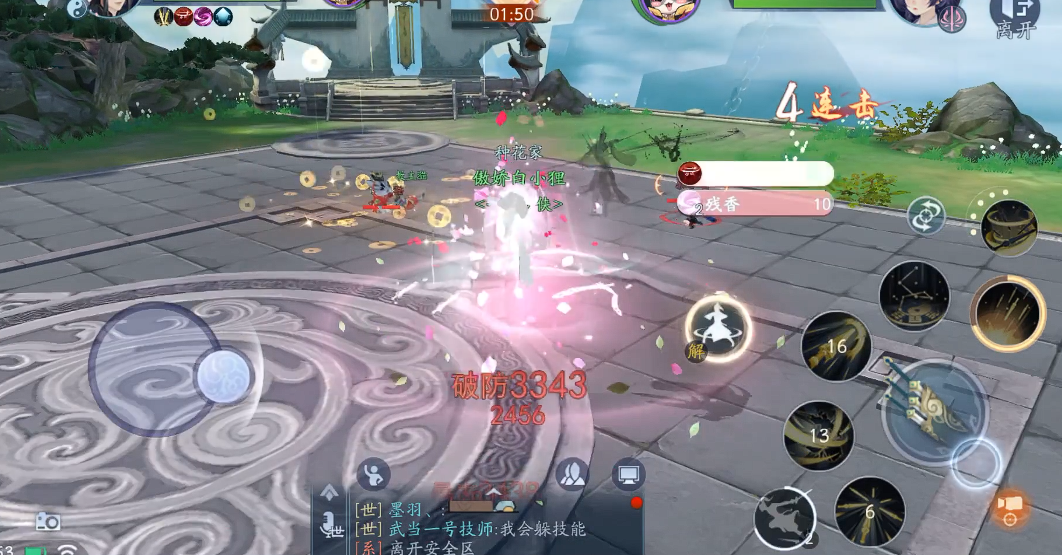
Task: Toggle the orange camera lock button
Action: pyautogui.click(x=1012, y=507)
